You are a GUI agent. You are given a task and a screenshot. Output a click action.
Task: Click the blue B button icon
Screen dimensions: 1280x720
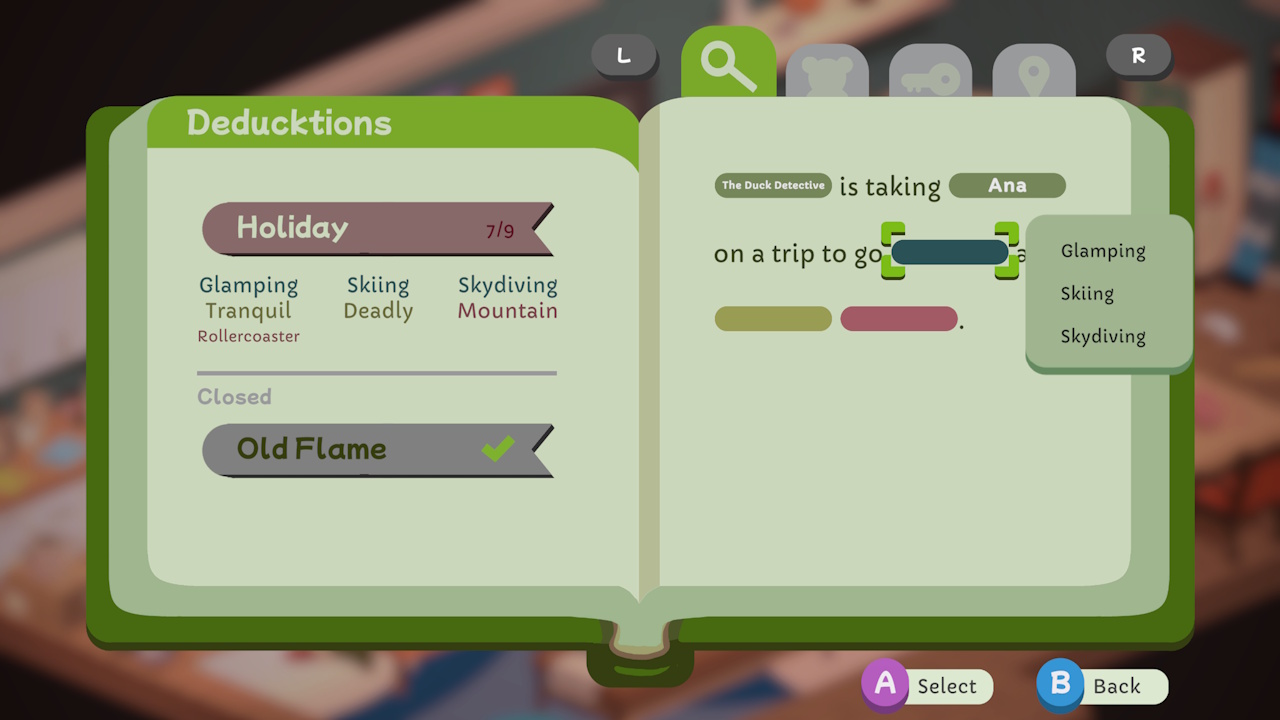pyautogui.click(x=1059, y=687)
